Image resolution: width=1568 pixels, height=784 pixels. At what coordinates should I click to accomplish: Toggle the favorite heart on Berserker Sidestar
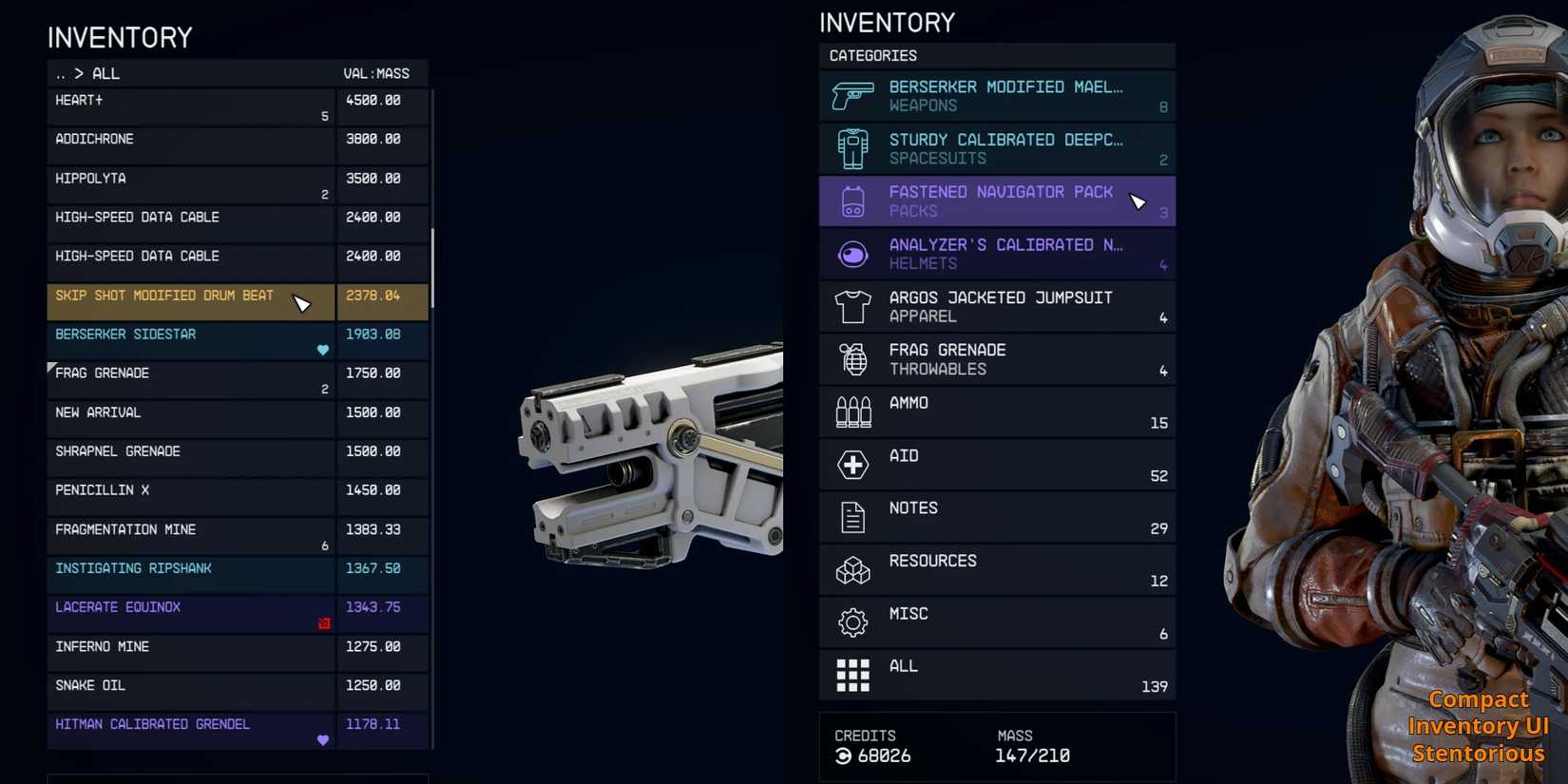click(x=323, y=350)
